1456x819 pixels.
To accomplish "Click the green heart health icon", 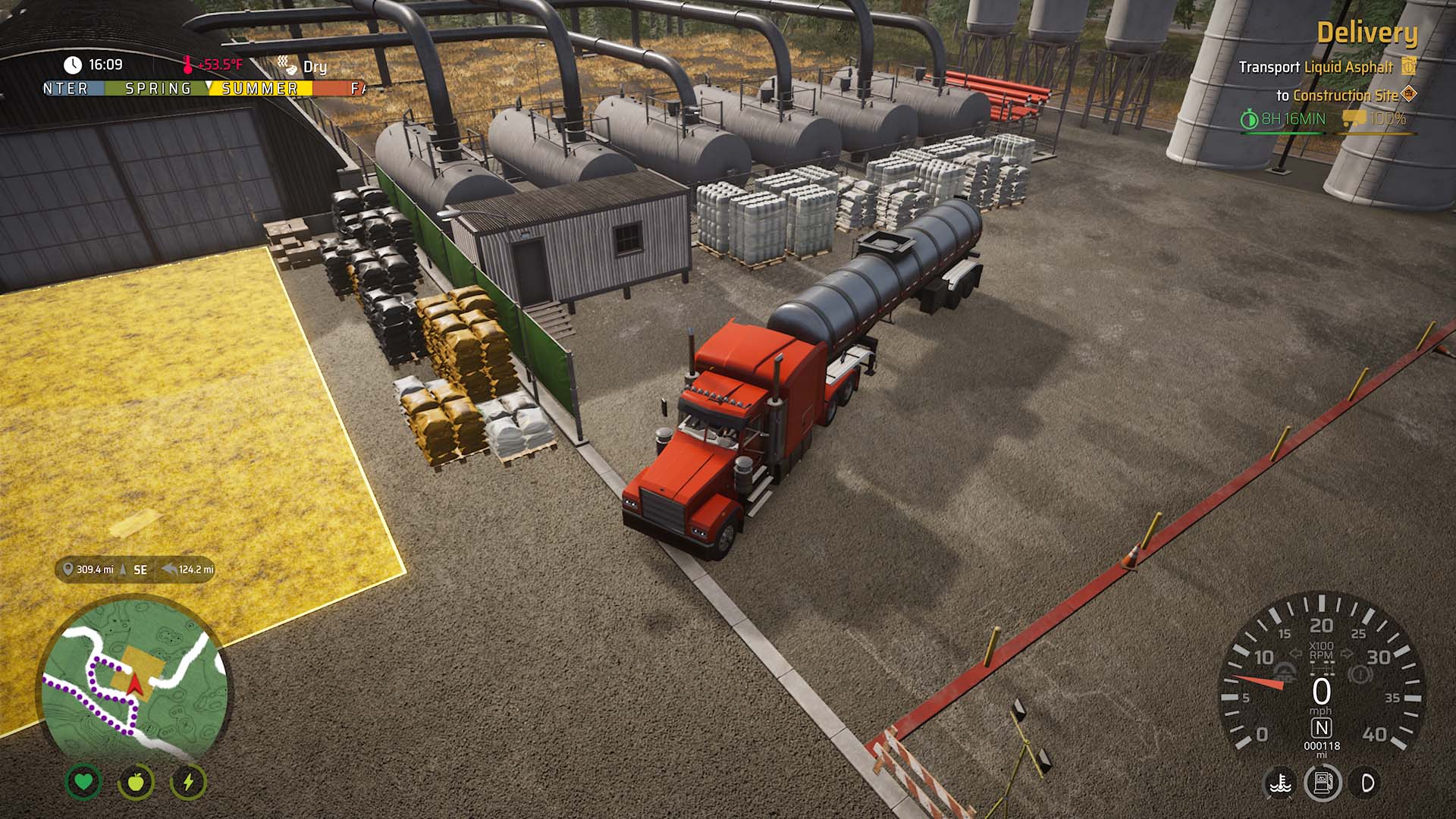I will coord(83,781).
